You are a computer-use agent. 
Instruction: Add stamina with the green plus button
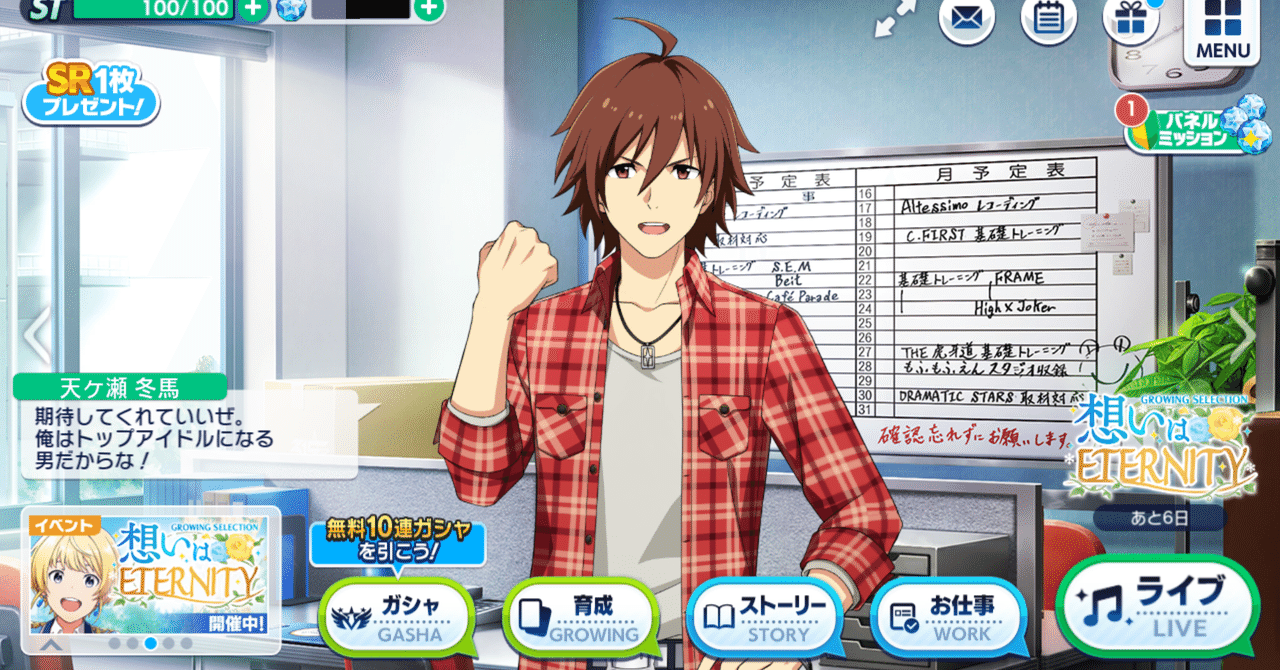coord(254,9)
